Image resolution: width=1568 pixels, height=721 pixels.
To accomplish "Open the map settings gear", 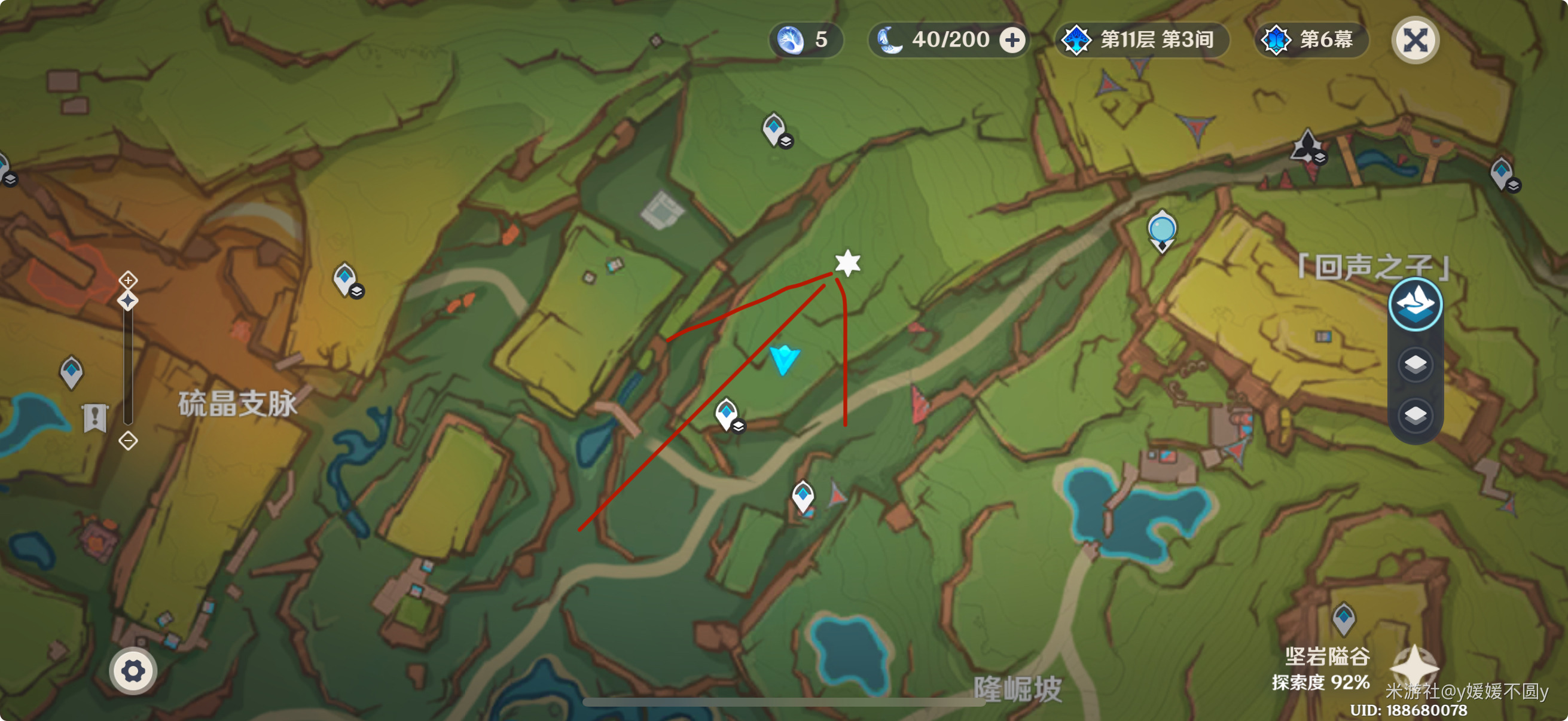I will pyautogui.click(x=133, y=671).
